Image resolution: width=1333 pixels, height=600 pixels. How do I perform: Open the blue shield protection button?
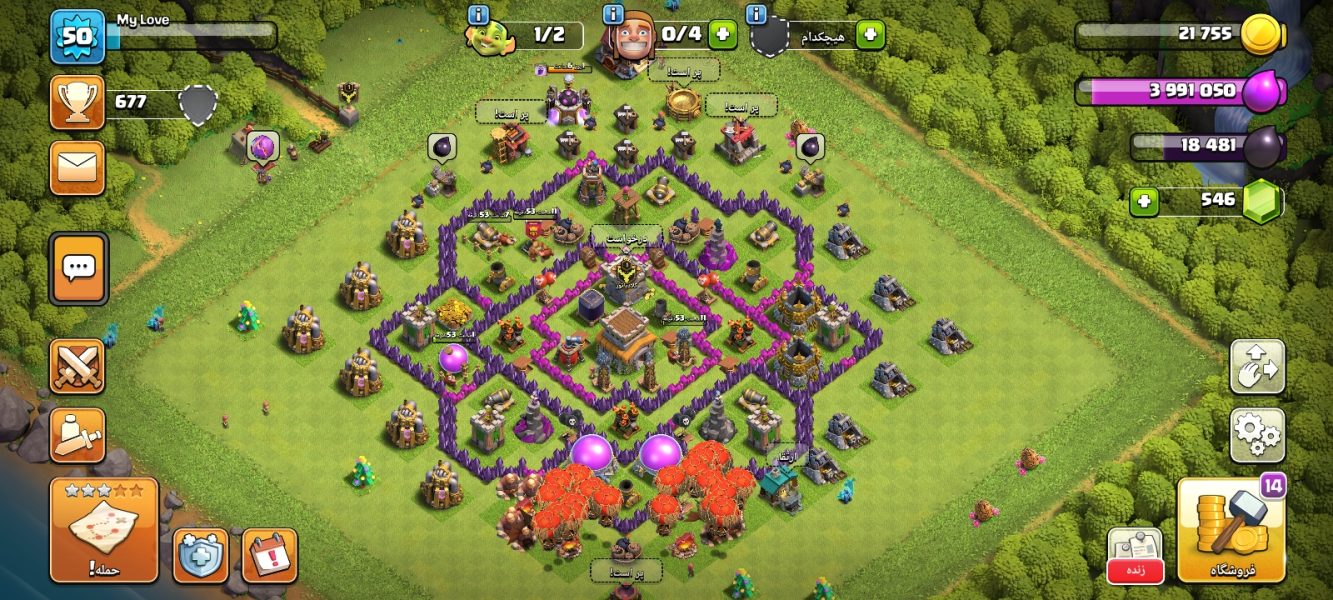click(x=200, y=555)
